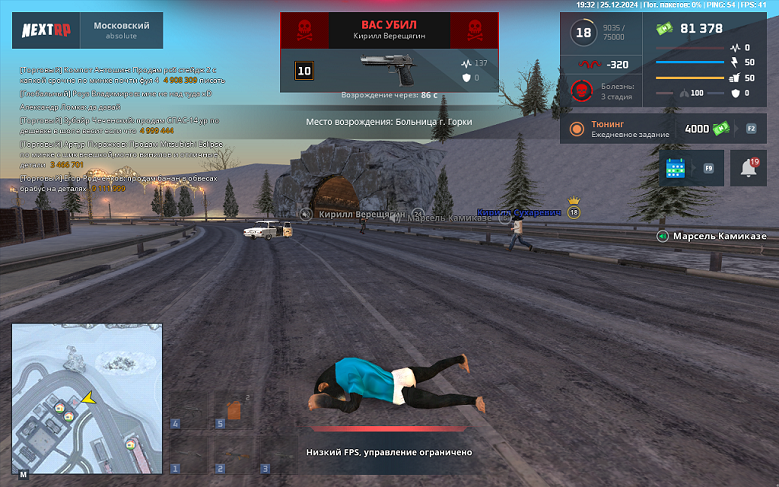The height and width of the screenshot is (487, 779).
Task: Open the notifications bell with 19 alerts
Action: [x=747, y=168]
